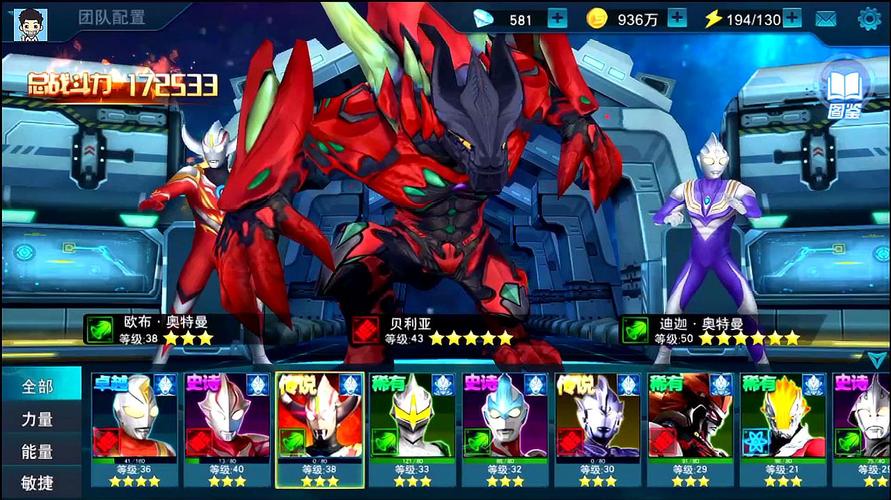Pick the level 29 稀有 monster card

690,430
